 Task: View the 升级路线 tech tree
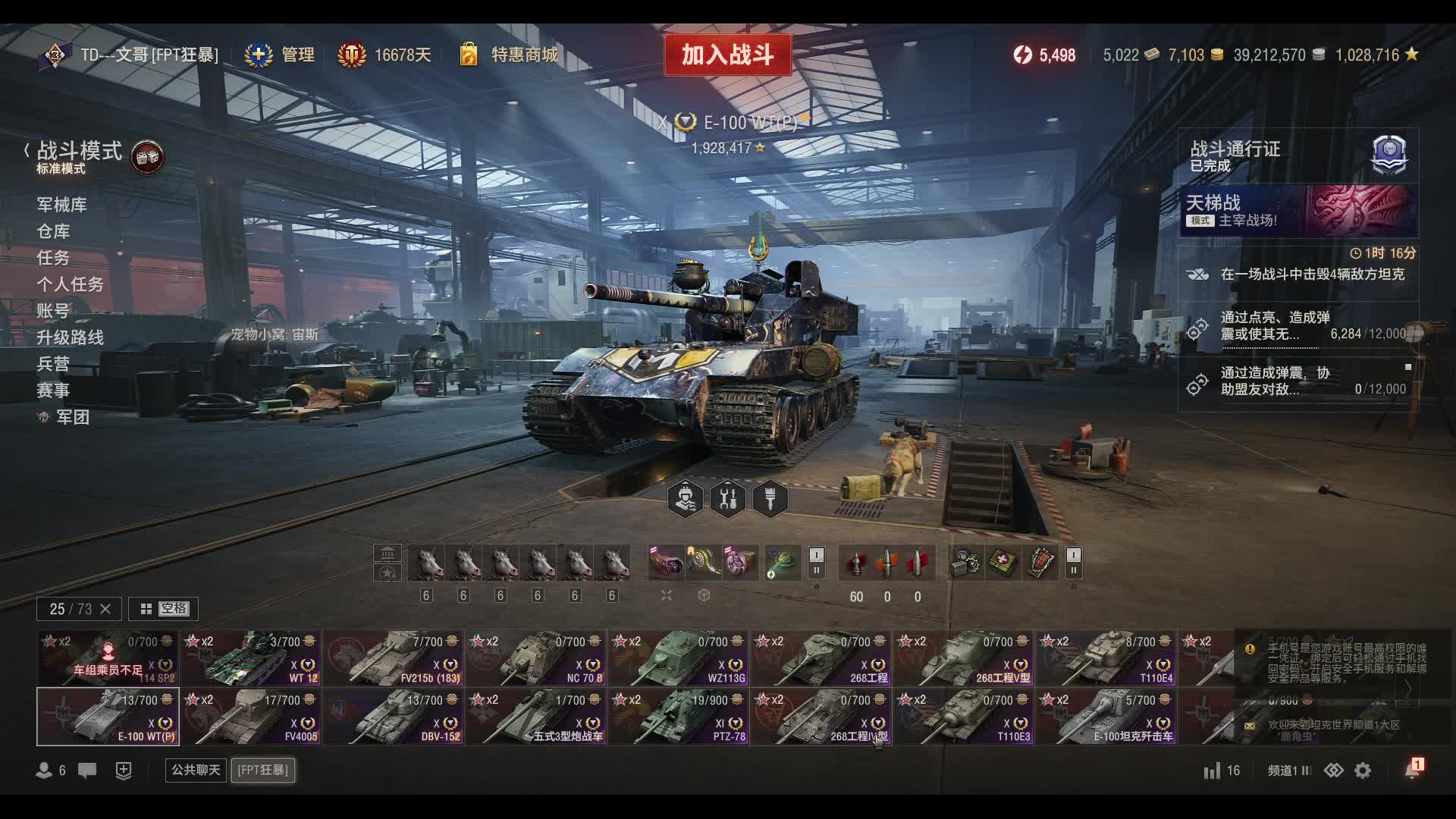click(70, 337)
